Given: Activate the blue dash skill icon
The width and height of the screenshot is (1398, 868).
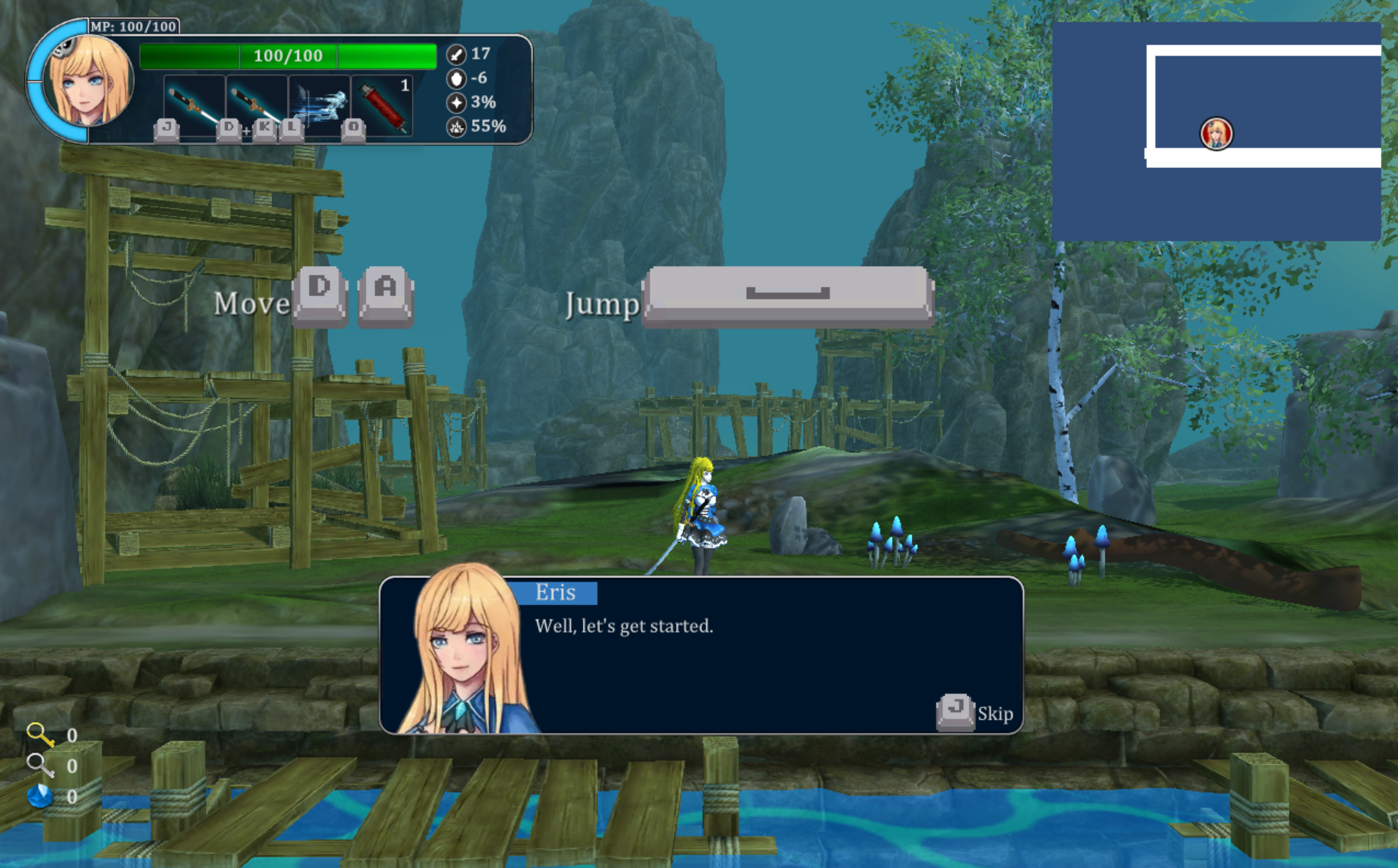Looking at the screenshot, I should click(320, 105).
